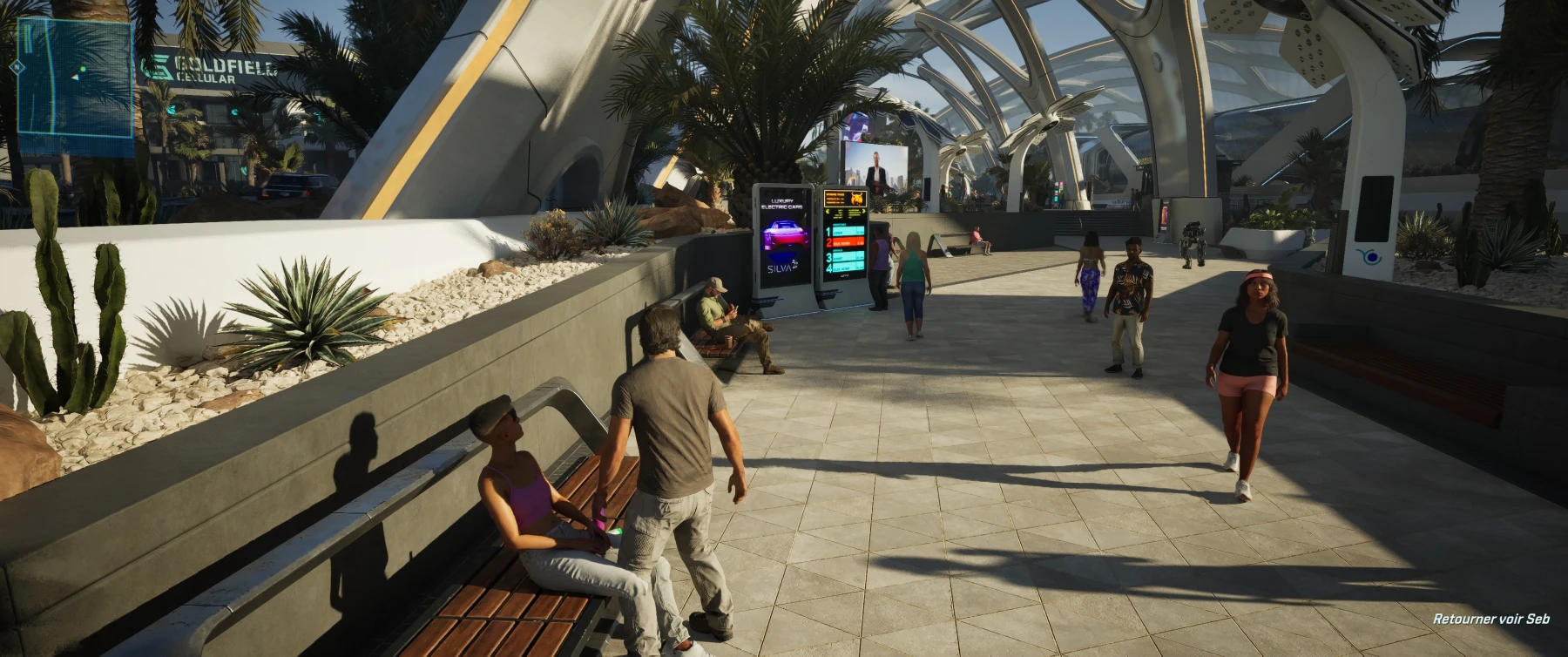Screen dimensions: 1568x657
Task: Click the green objective dot on the minimap
Action: [84, 69]
